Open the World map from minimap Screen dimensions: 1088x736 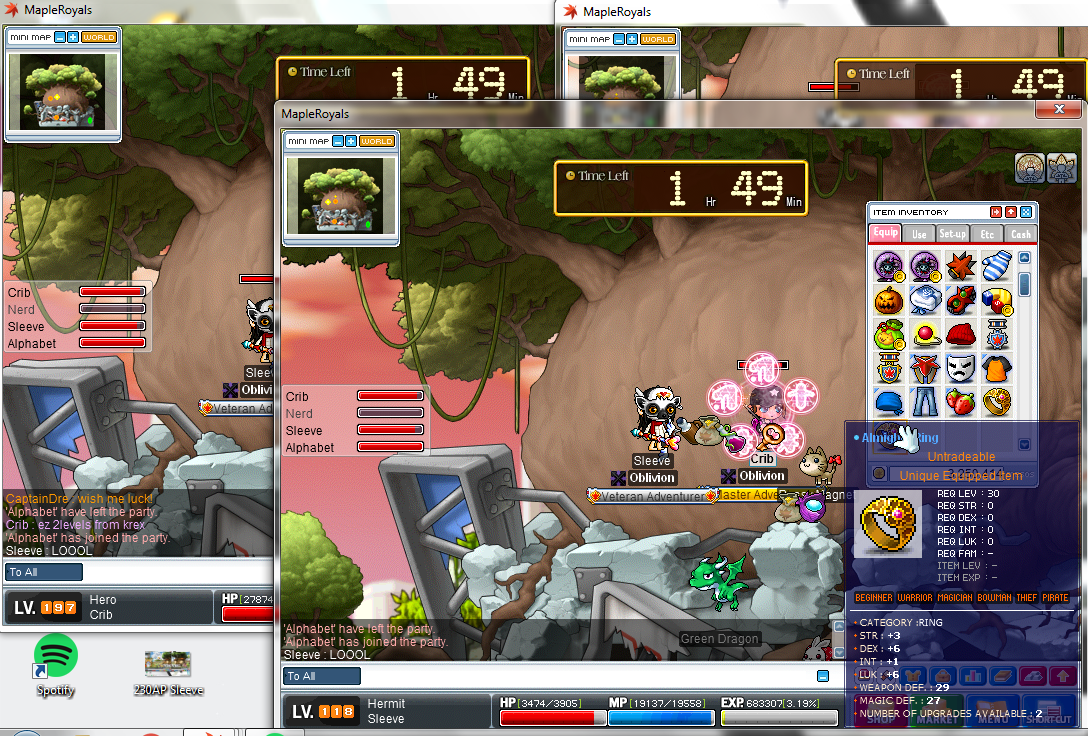pyautogui.click(x=377, y=141)
